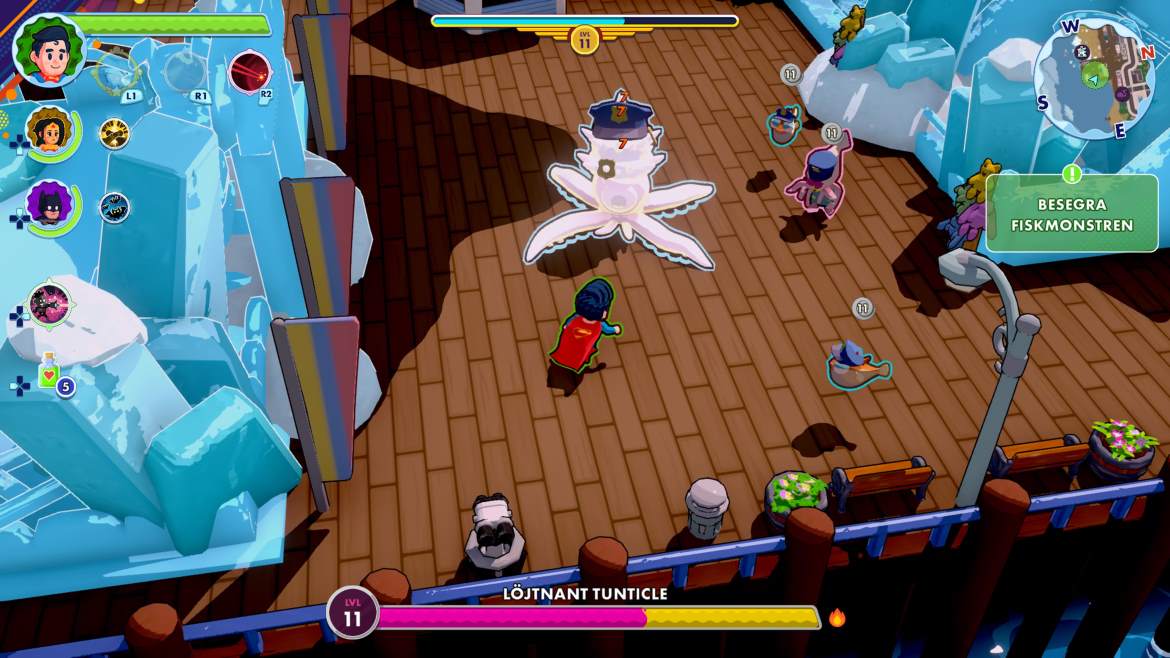Image resolution: width=1170 pixels, height=658 pixels.
Task: Activate the faded L1 ability icon
Action: (x=116, y=73)
